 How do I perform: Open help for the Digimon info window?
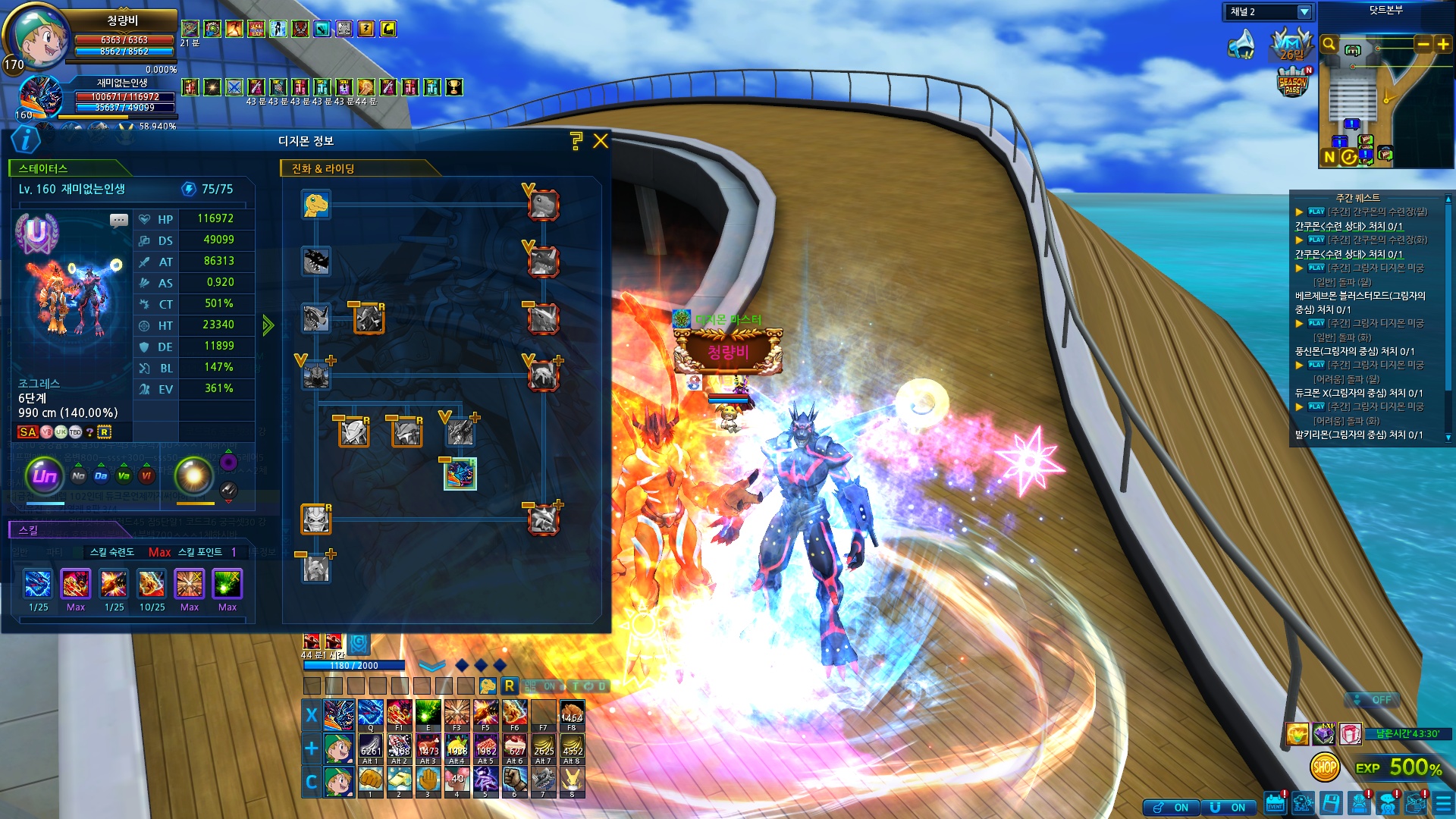(x=576, y=140)
